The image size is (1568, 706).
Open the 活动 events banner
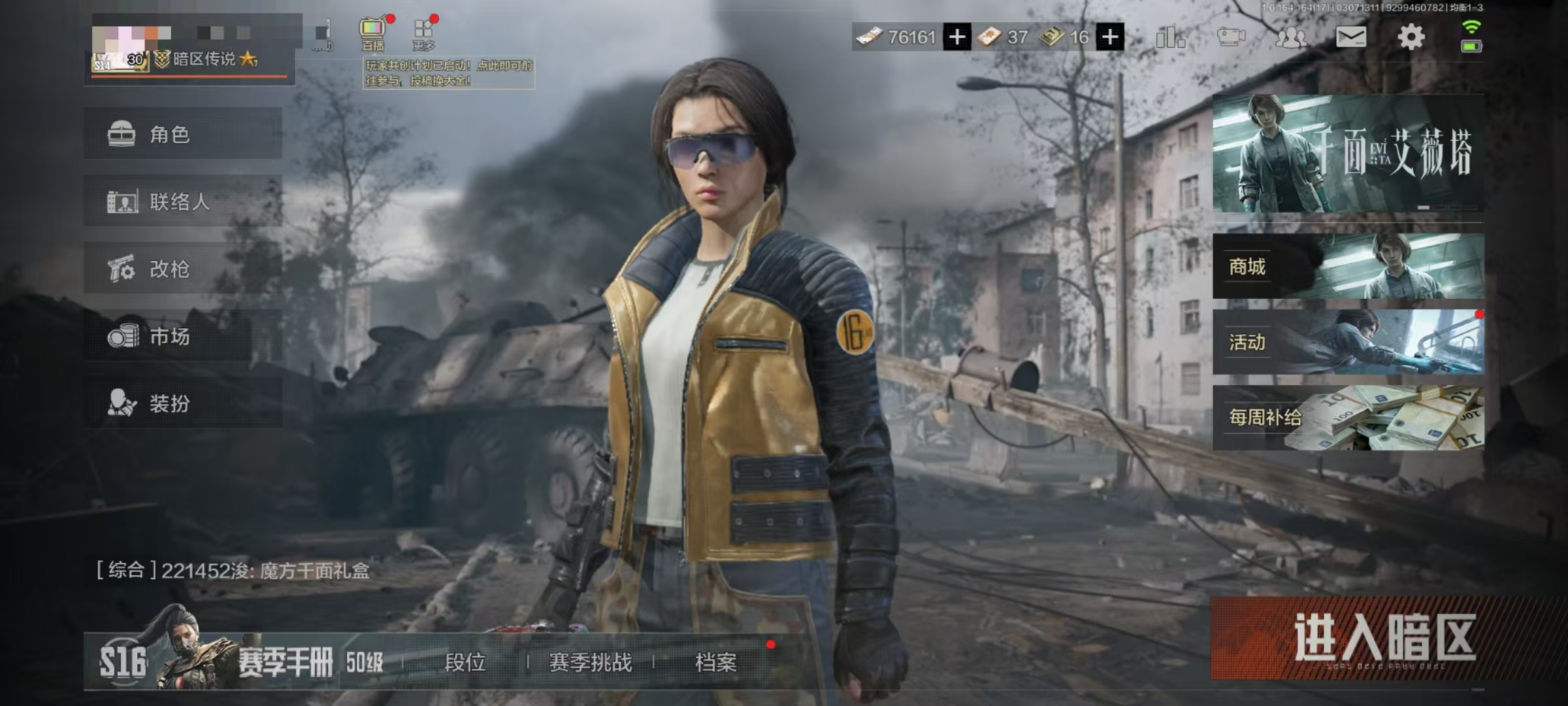coord(1348,342)
